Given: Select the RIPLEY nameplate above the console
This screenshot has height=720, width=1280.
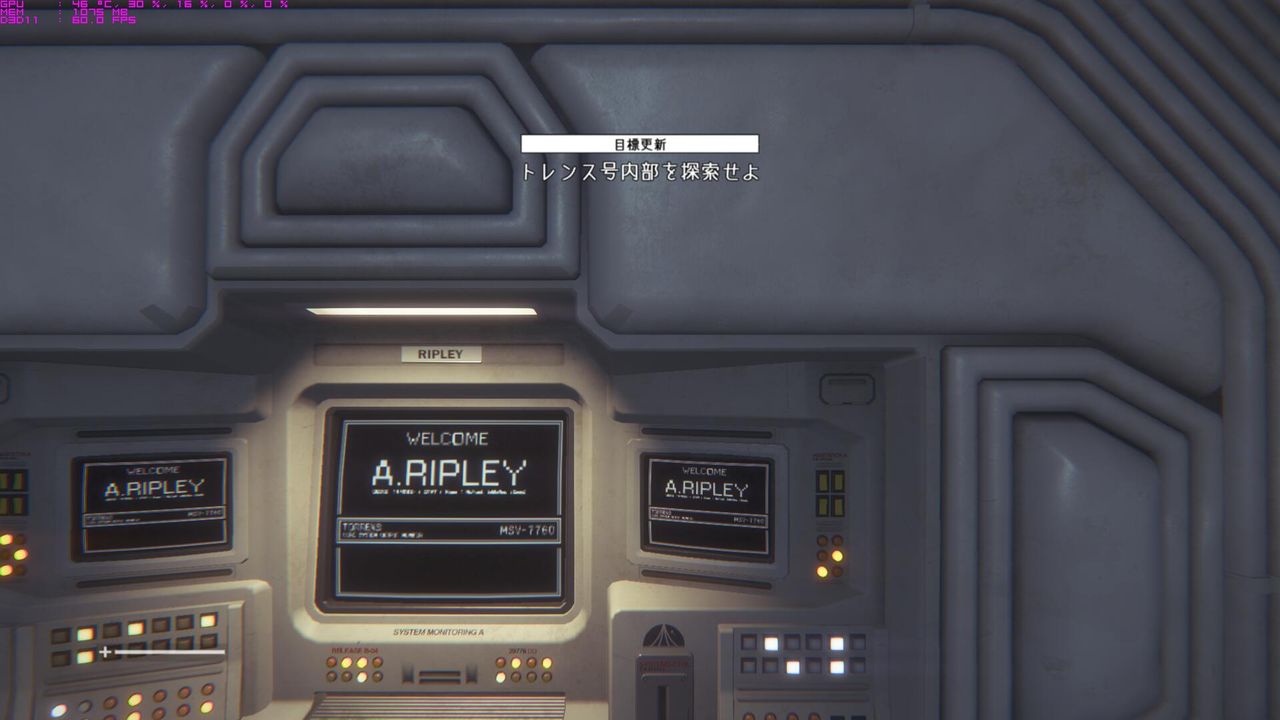Looking at the screenshot, I should (441, 353).
